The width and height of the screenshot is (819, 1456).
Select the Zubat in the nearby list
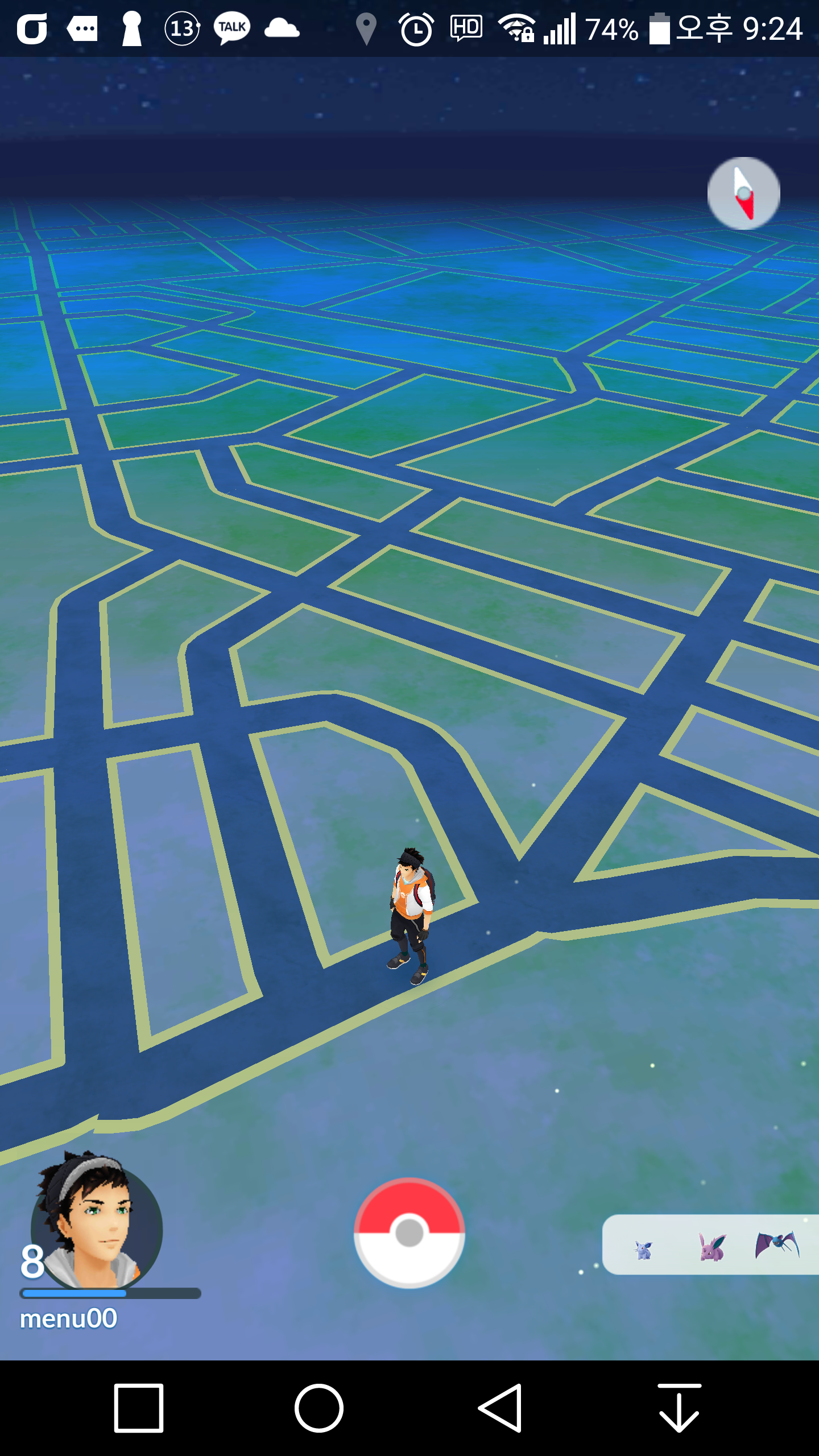click(777, 1246)
